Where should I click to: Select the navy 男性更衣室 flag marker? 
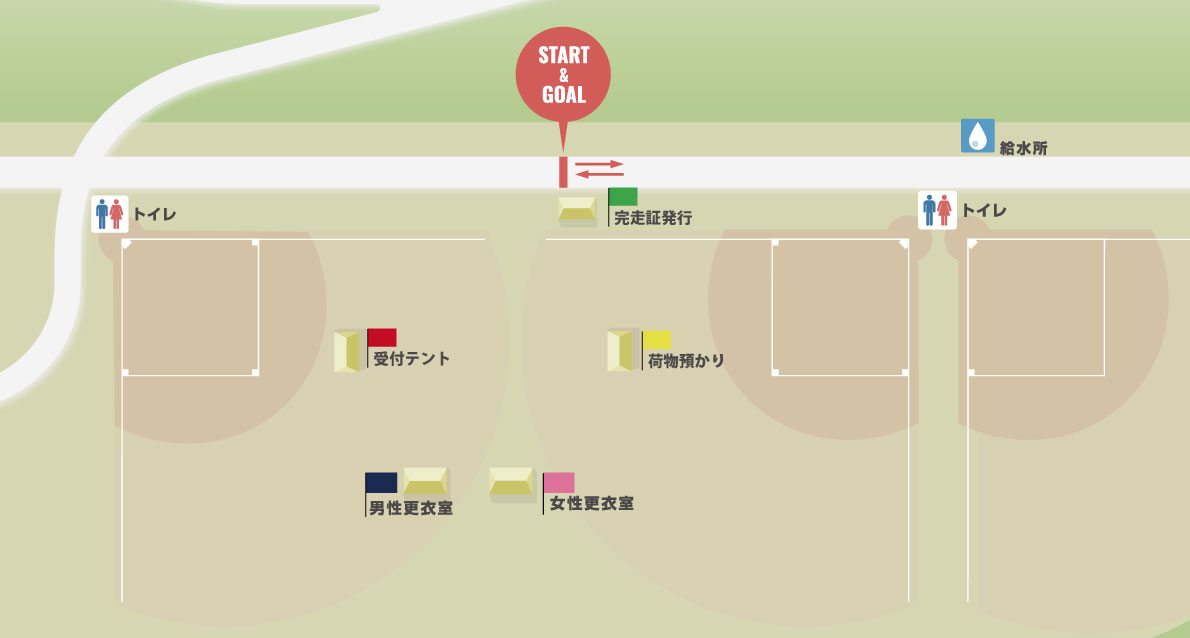point(381,483)
